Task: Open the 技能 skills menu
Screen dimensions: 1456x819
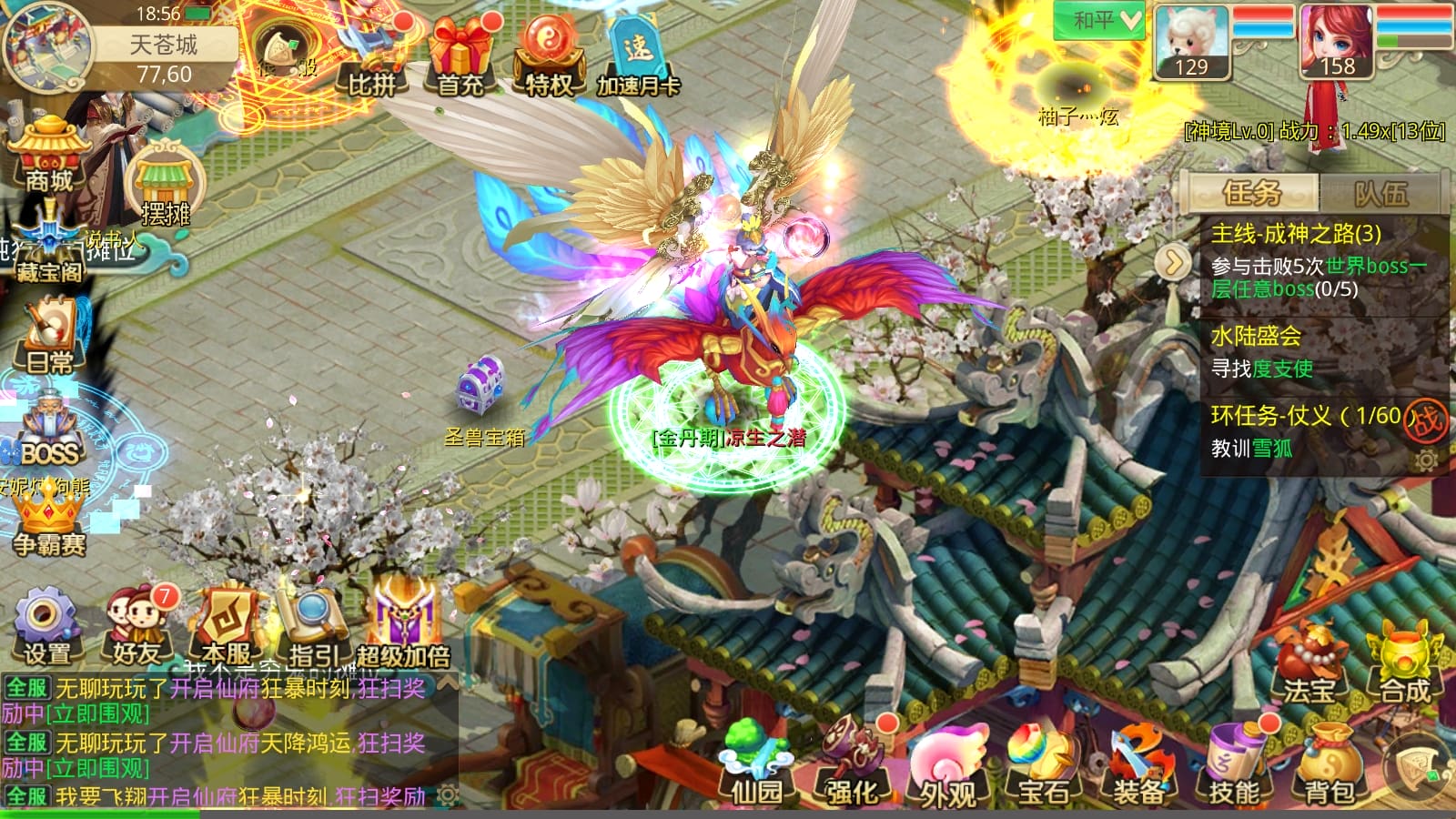Action: pyautogui.click(x=1234, y=766)
